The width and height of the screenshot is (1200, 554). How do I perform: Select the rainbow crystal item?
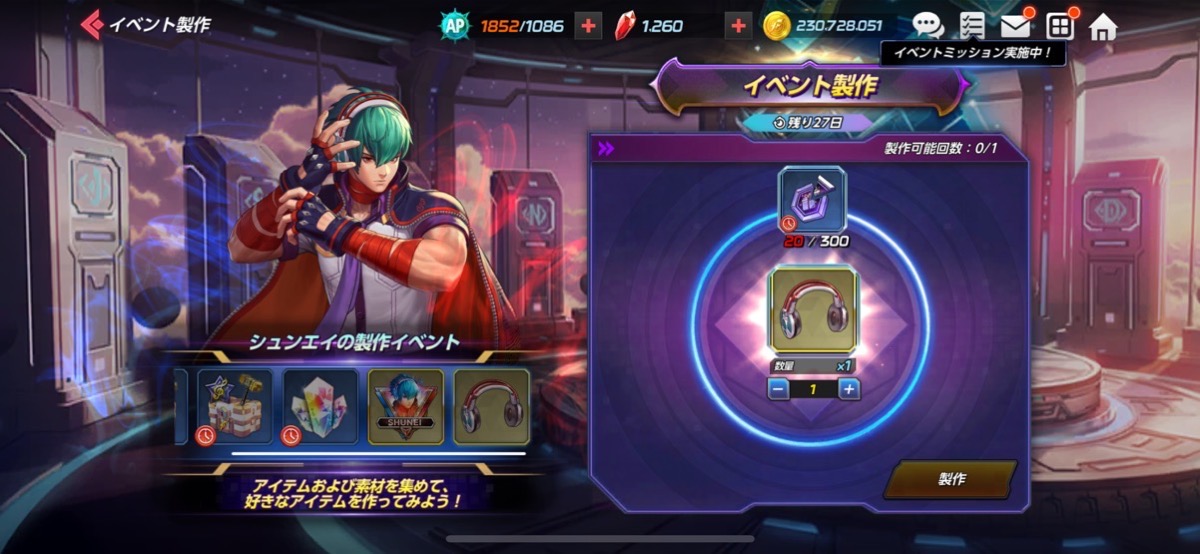pos(319,406)
